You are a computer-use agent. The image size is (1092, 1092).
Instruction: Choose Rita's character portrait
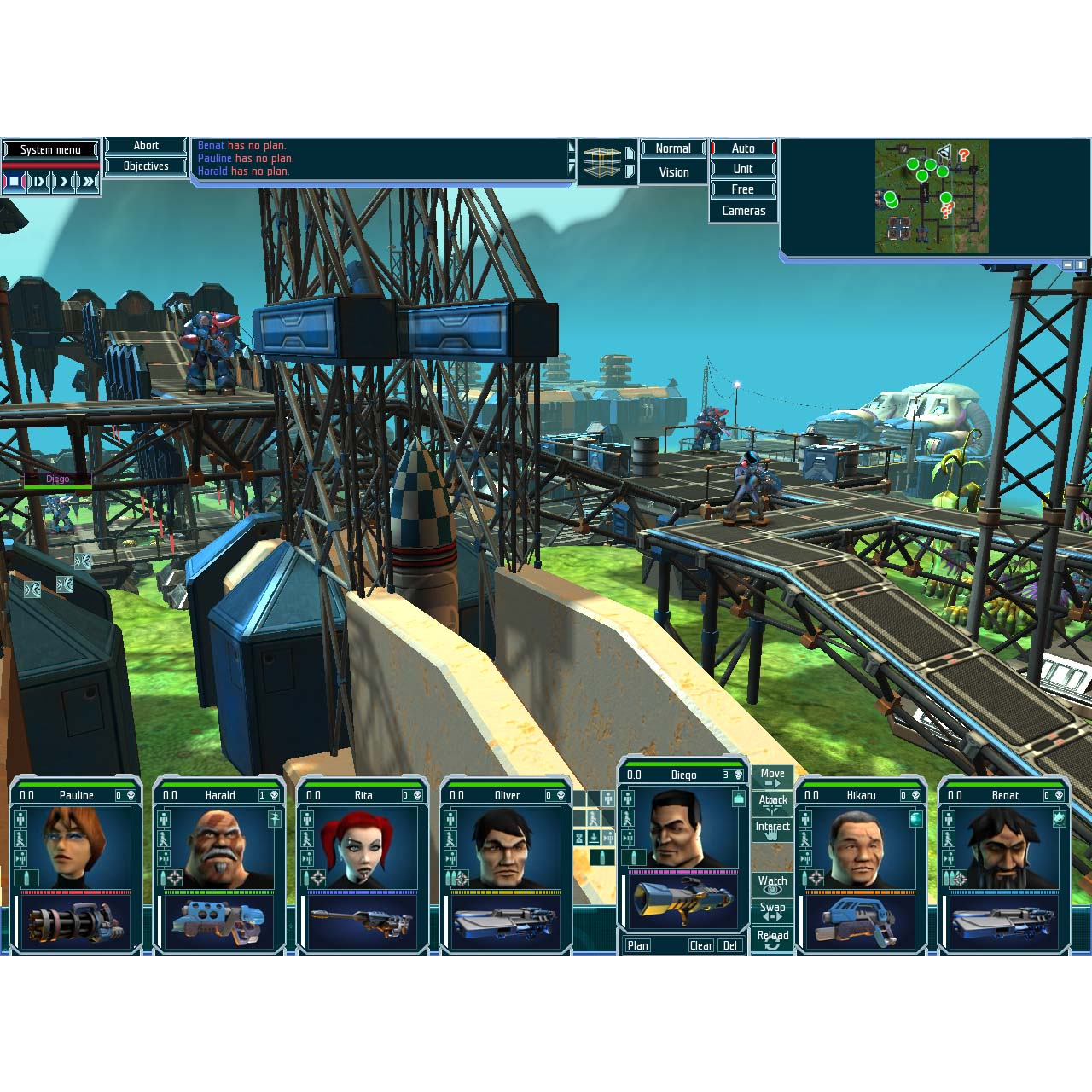pos(363,846)
